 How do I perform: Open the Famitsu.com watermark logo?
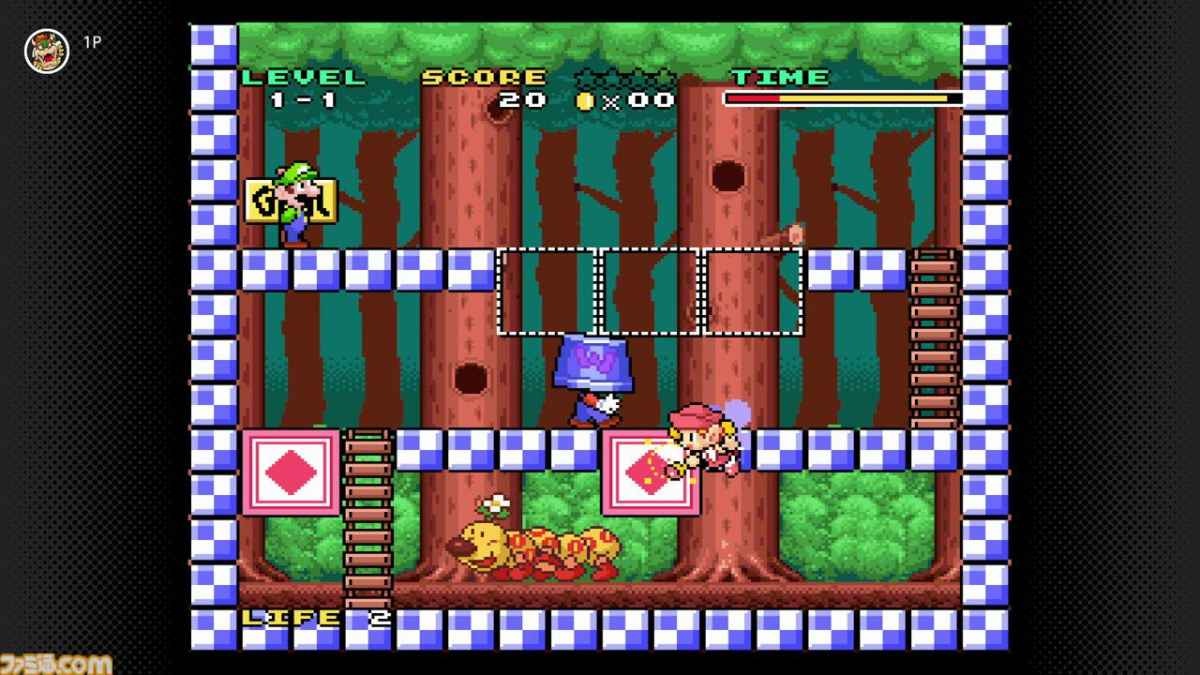[57, 659]
